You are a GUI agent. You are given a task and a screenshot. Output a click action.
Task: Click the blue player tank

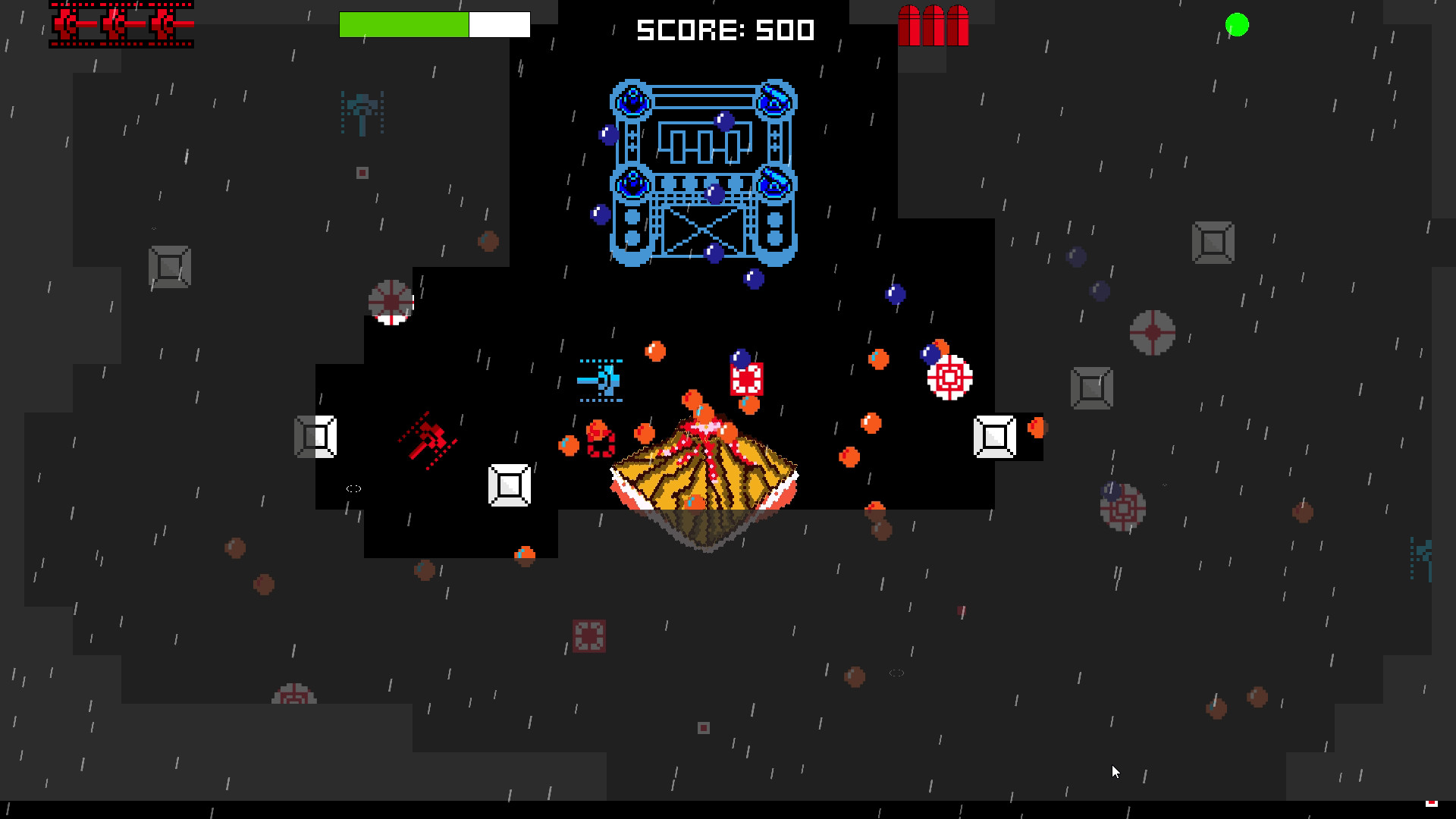pyautogui.click(x=601, y=379)
